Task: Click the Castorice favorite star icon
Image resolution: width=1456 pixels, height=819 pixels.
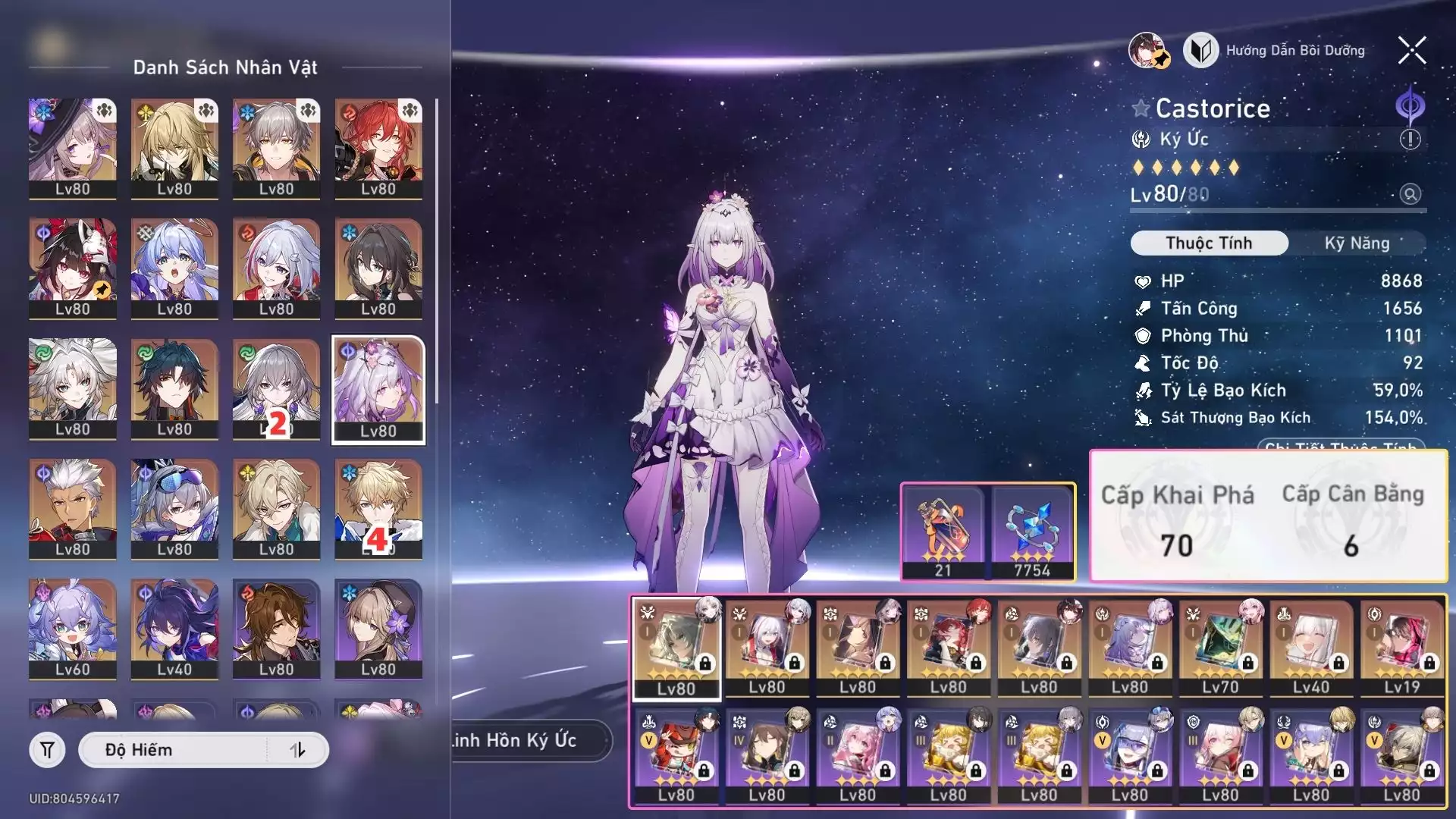Action: click(1141, 108)
